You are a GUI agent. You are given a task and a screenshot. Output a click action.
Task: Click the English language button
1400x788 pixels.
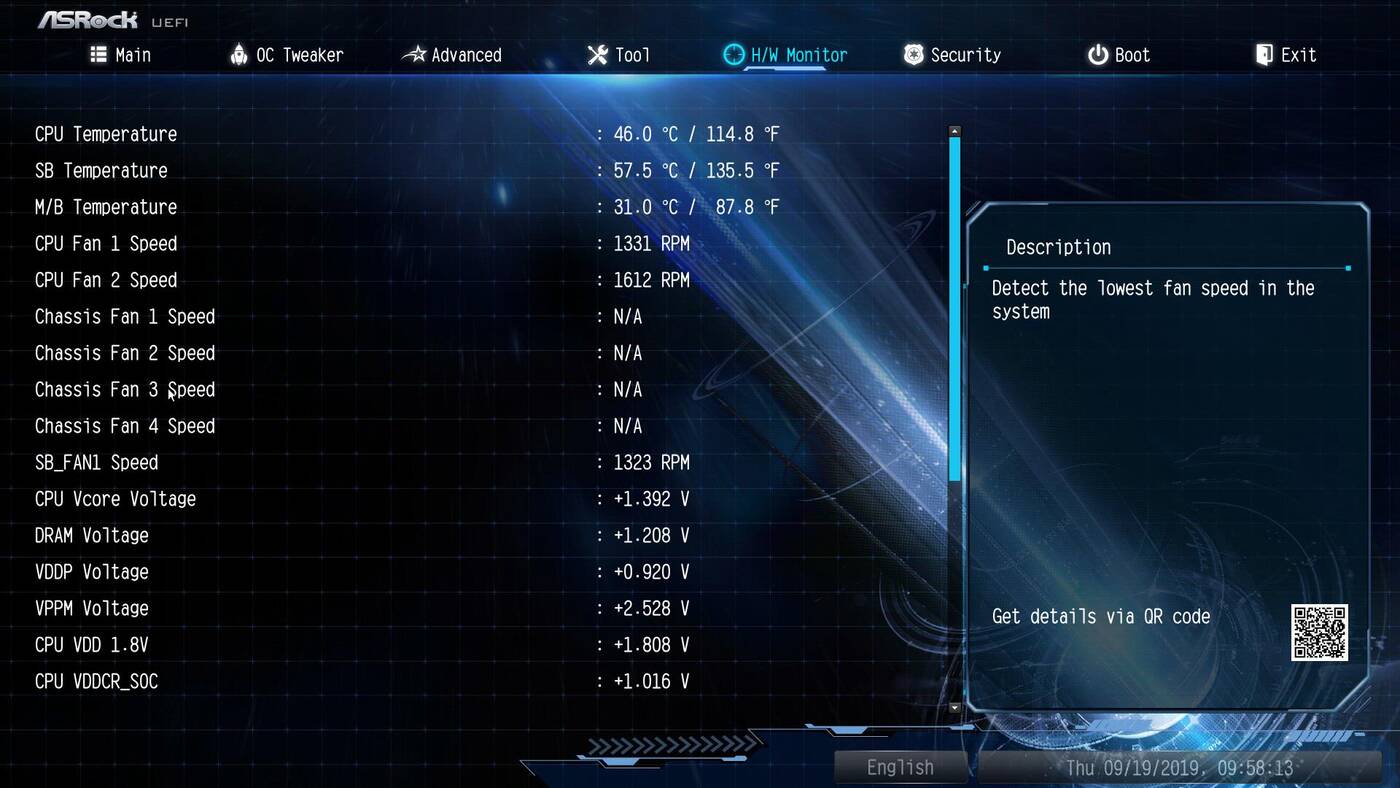coord(900,767)
